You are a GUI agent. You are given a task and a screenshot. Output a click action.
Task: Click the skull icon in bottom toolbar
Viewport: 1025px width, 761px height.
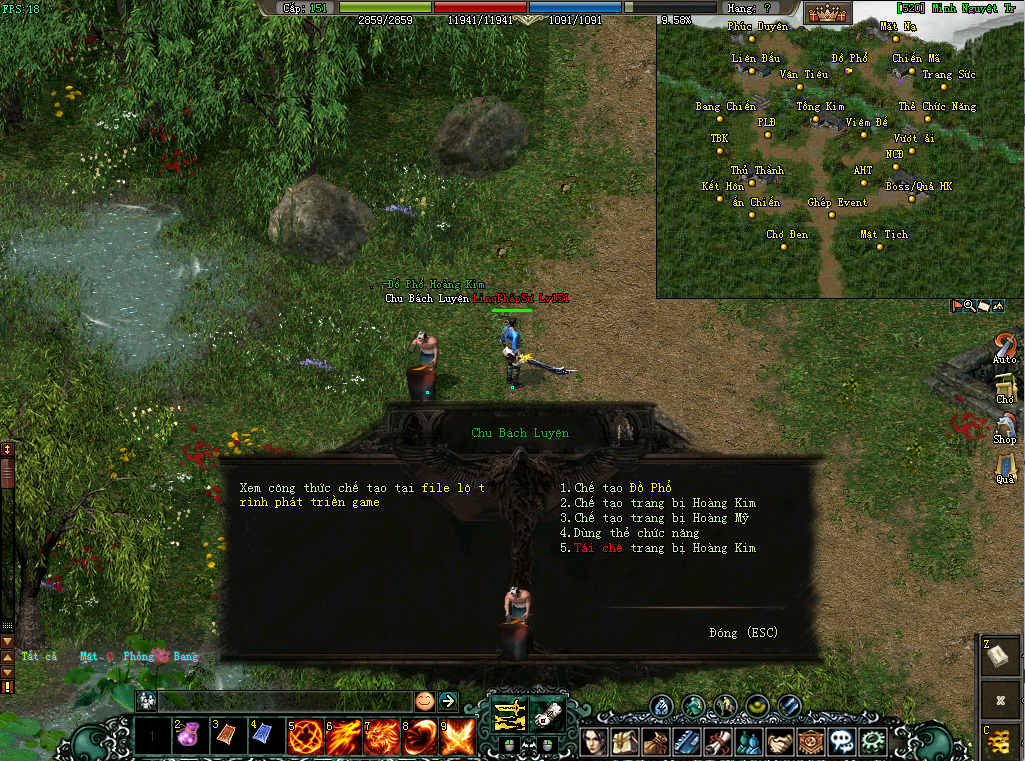[x=845, y=741]
